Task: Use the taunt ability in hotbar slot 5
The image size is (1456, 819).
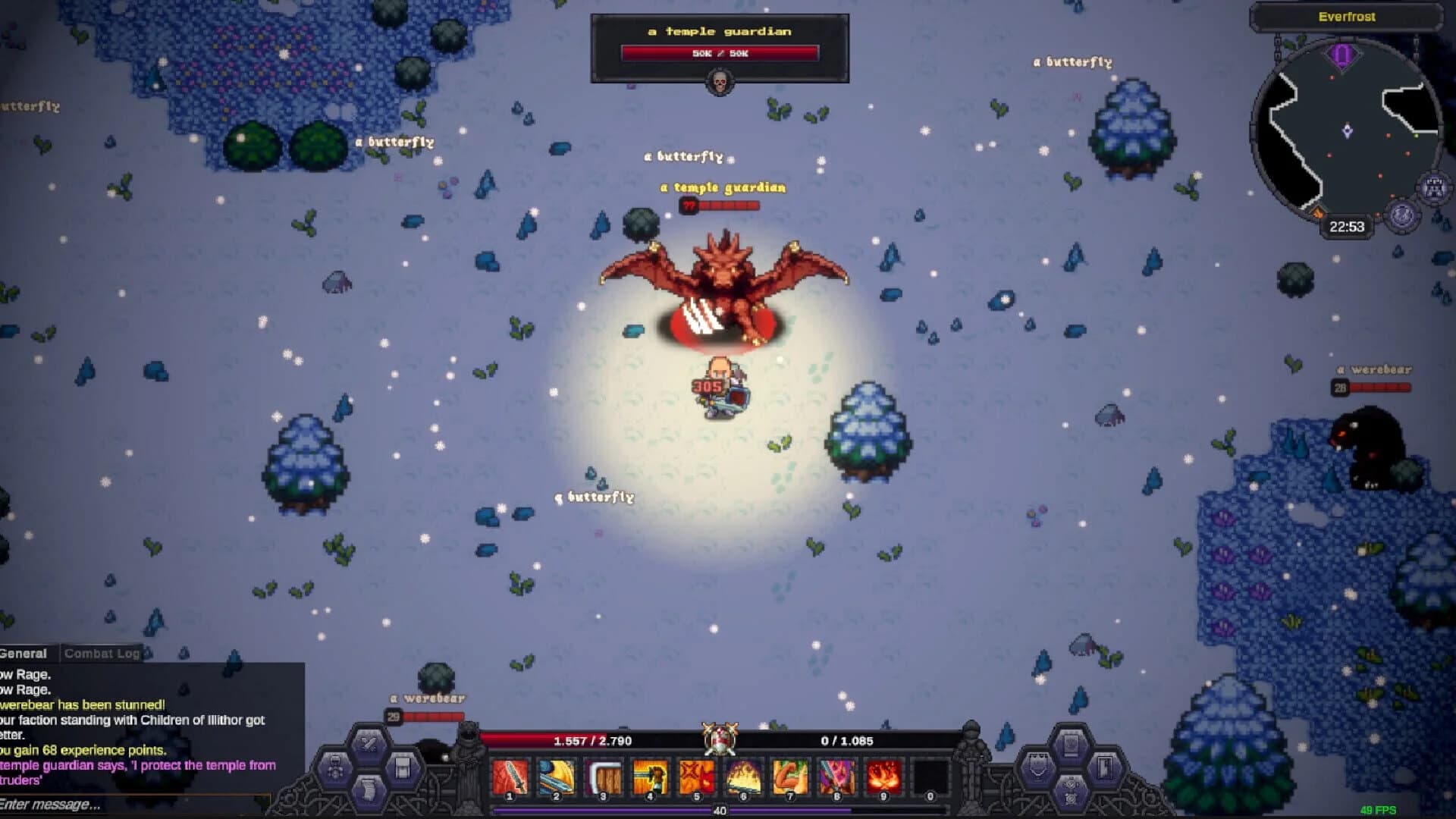Action: click(x=697, y=773)
